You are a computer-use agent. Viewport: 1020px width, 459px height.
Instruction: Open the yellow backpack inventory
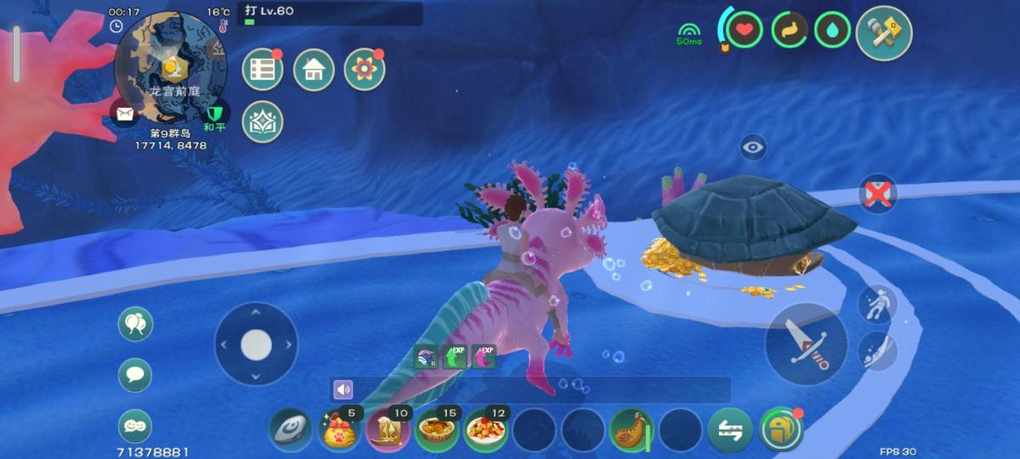(781, 431)
